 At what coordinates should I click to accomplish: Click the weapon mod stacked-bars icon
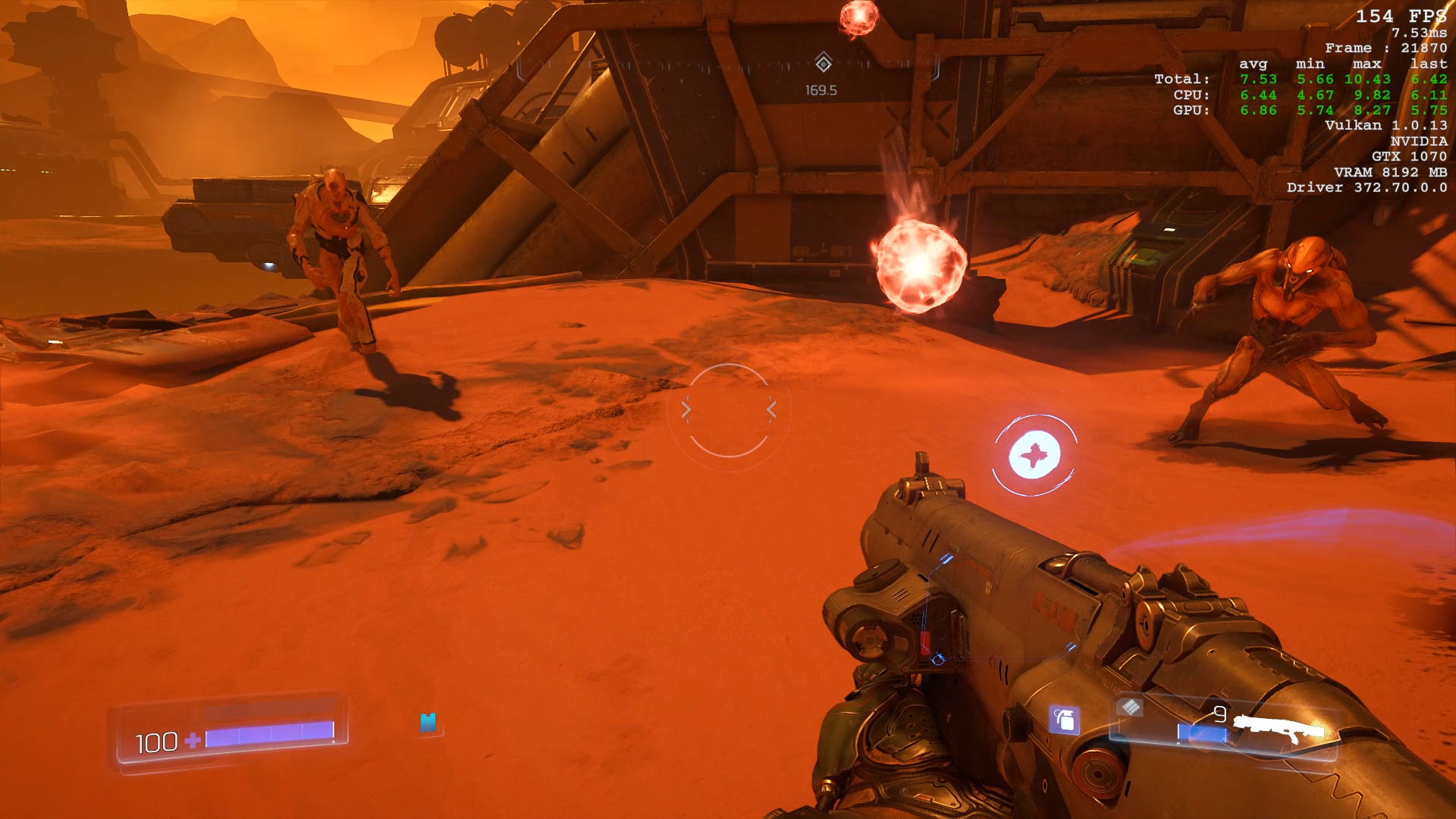[1130, 708]
